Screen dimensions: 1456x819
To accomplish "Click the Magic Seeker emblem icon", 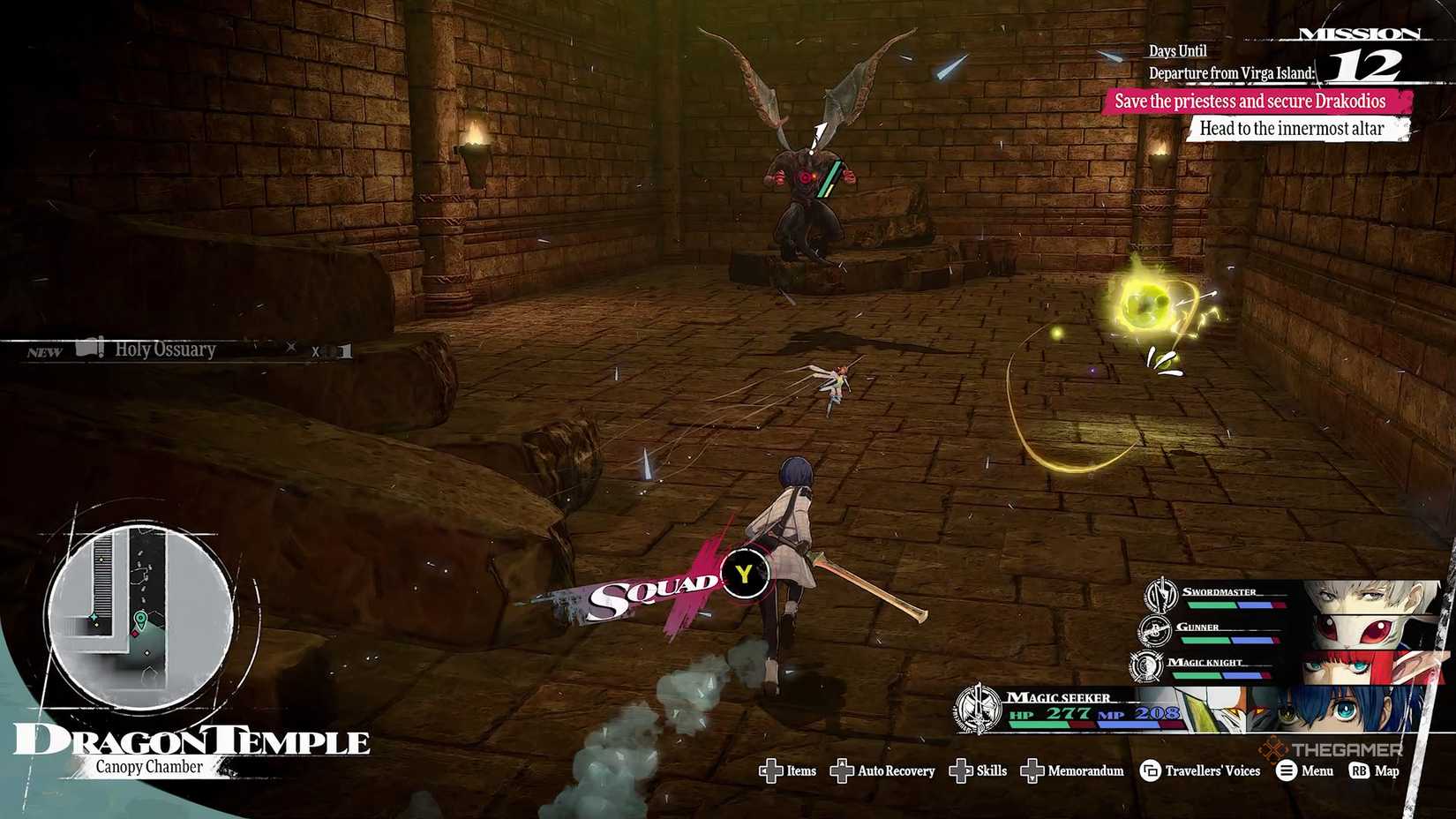I will pyautogui.click(x=979, y=706).
